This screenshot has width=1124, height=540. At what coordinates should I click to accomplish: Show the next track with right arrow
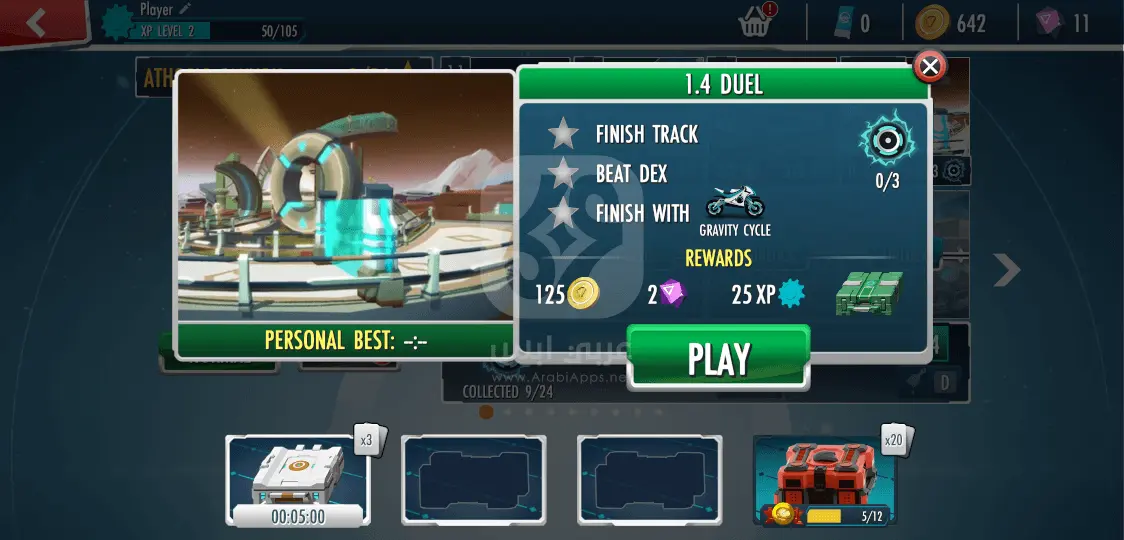click(1007, 269)
